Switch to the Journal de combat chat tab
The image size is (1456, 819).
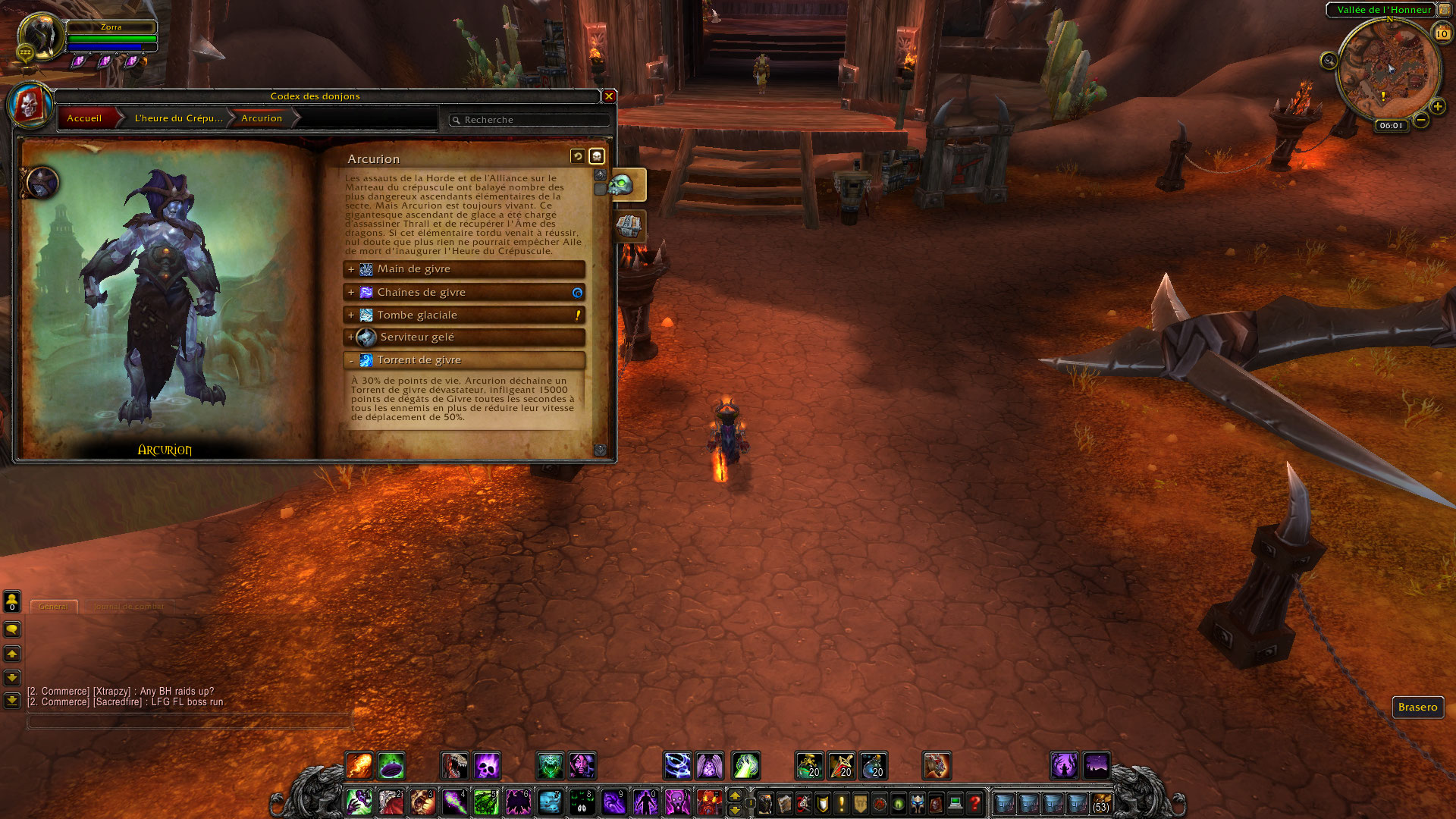[x=128, y=607]
